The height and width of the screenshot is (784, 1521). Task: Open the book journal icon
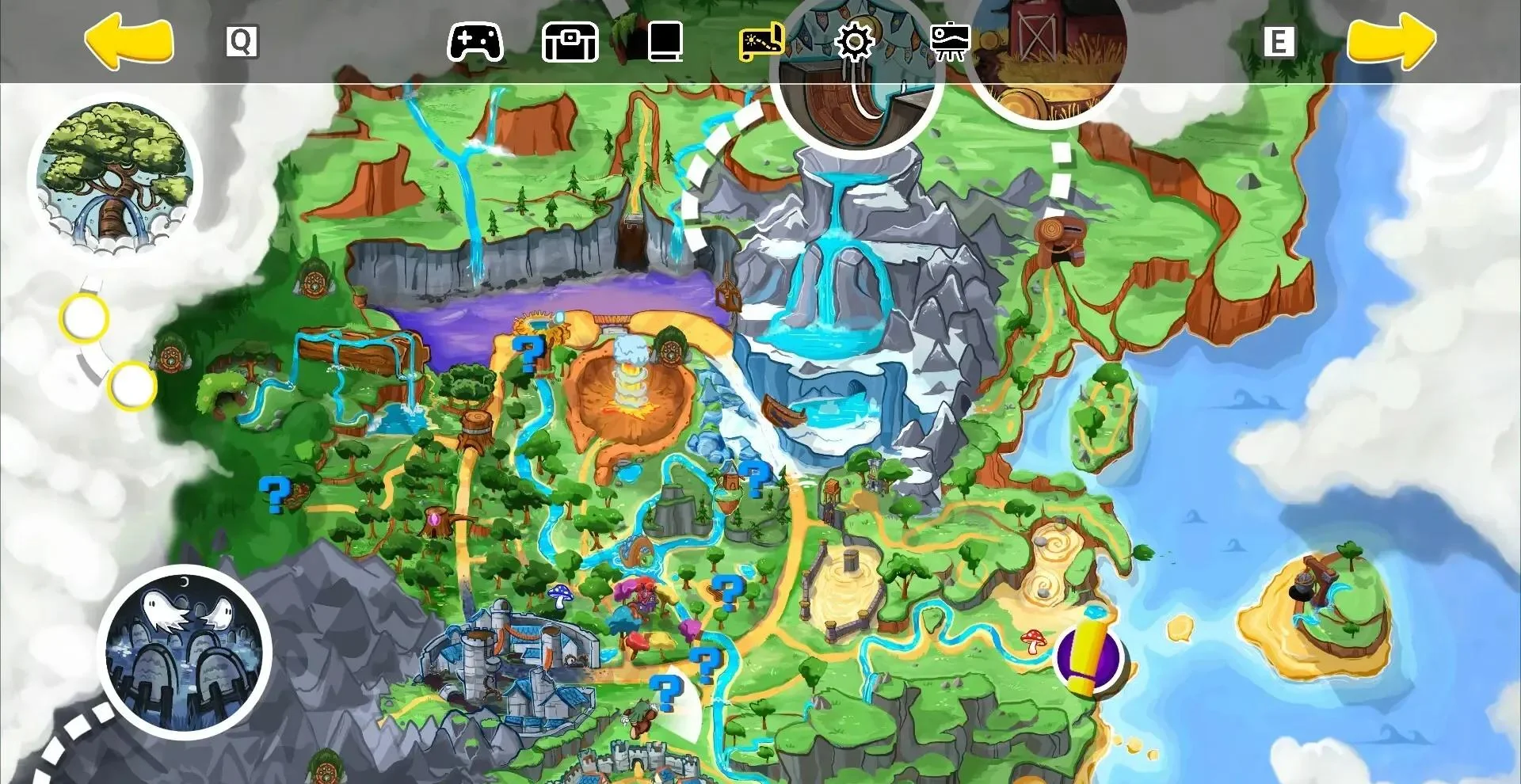click(x=664, y=43)
